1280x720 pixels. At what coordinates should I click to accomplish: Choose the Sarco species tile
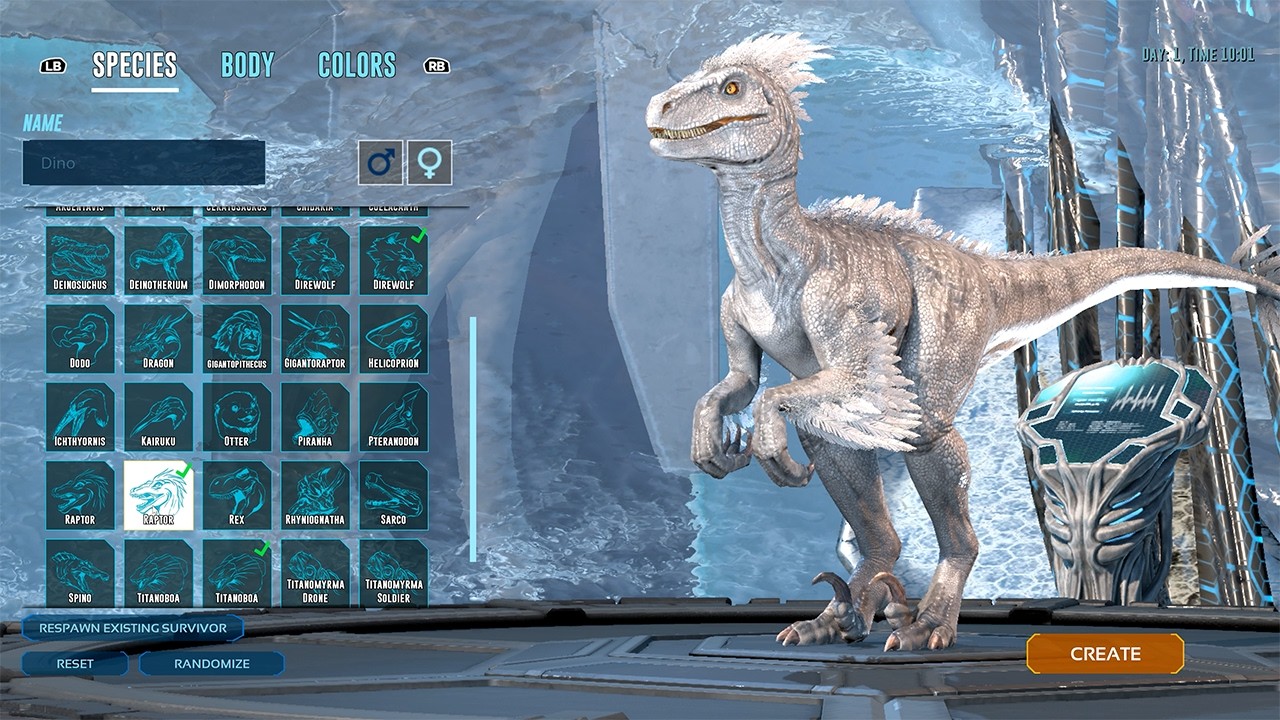(x=394, y=495)
